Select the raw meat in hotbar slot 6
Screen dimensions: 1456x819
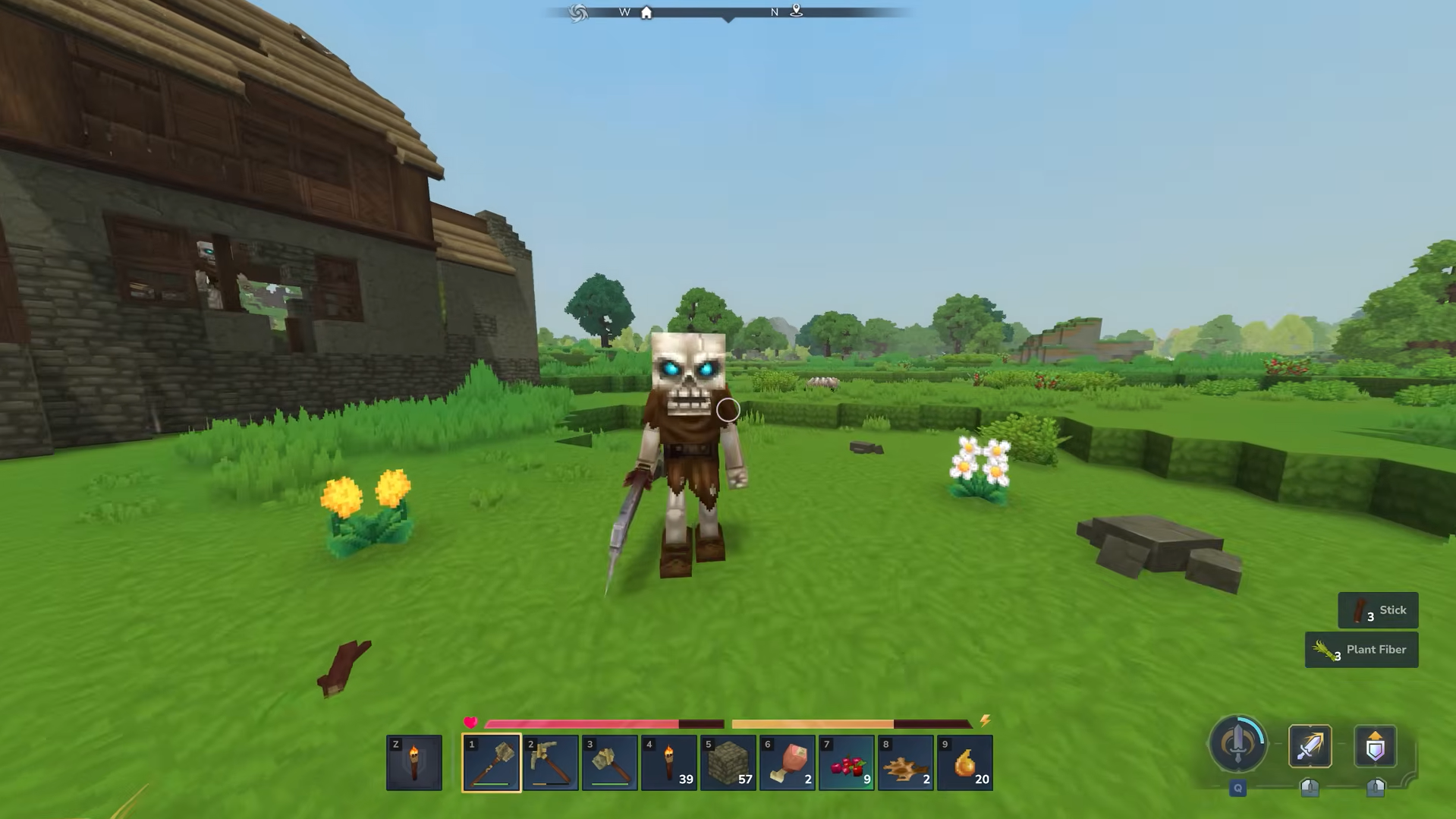(x=786, y=762)
